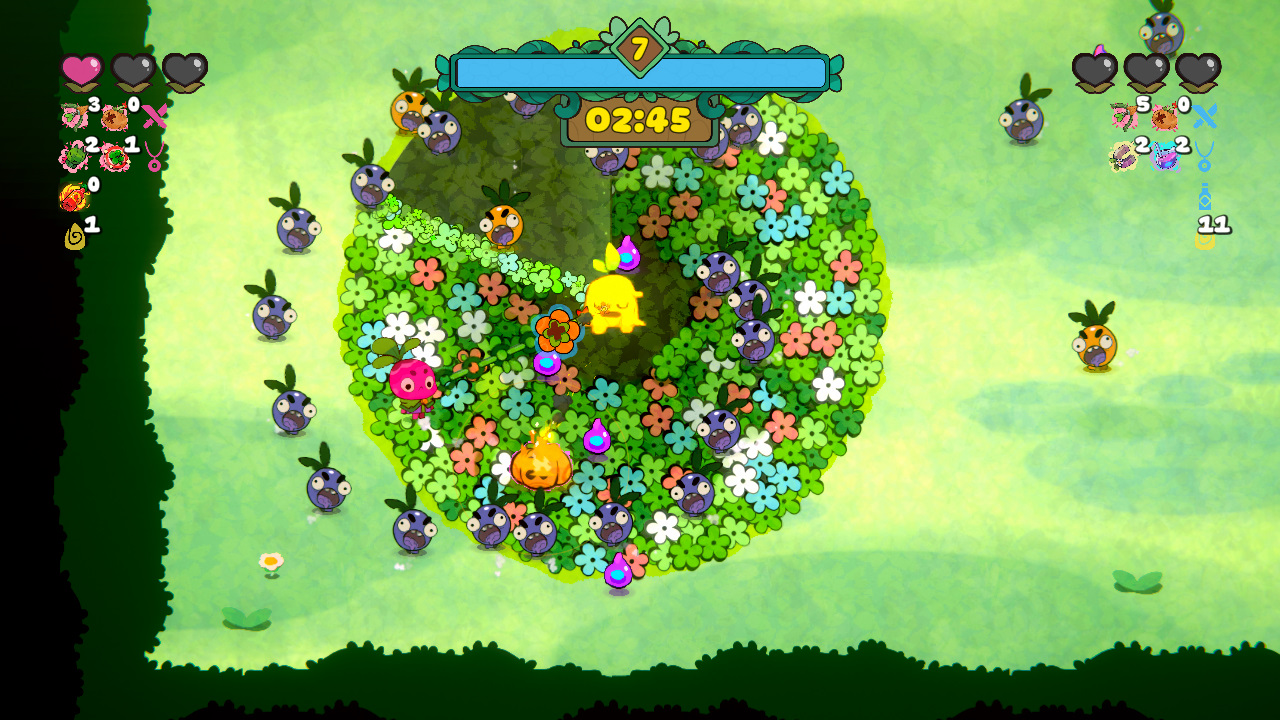Click the left seedling icon showing count 3
The width and height of the screenshot is (1280, 720).
(x=72, y=114)
